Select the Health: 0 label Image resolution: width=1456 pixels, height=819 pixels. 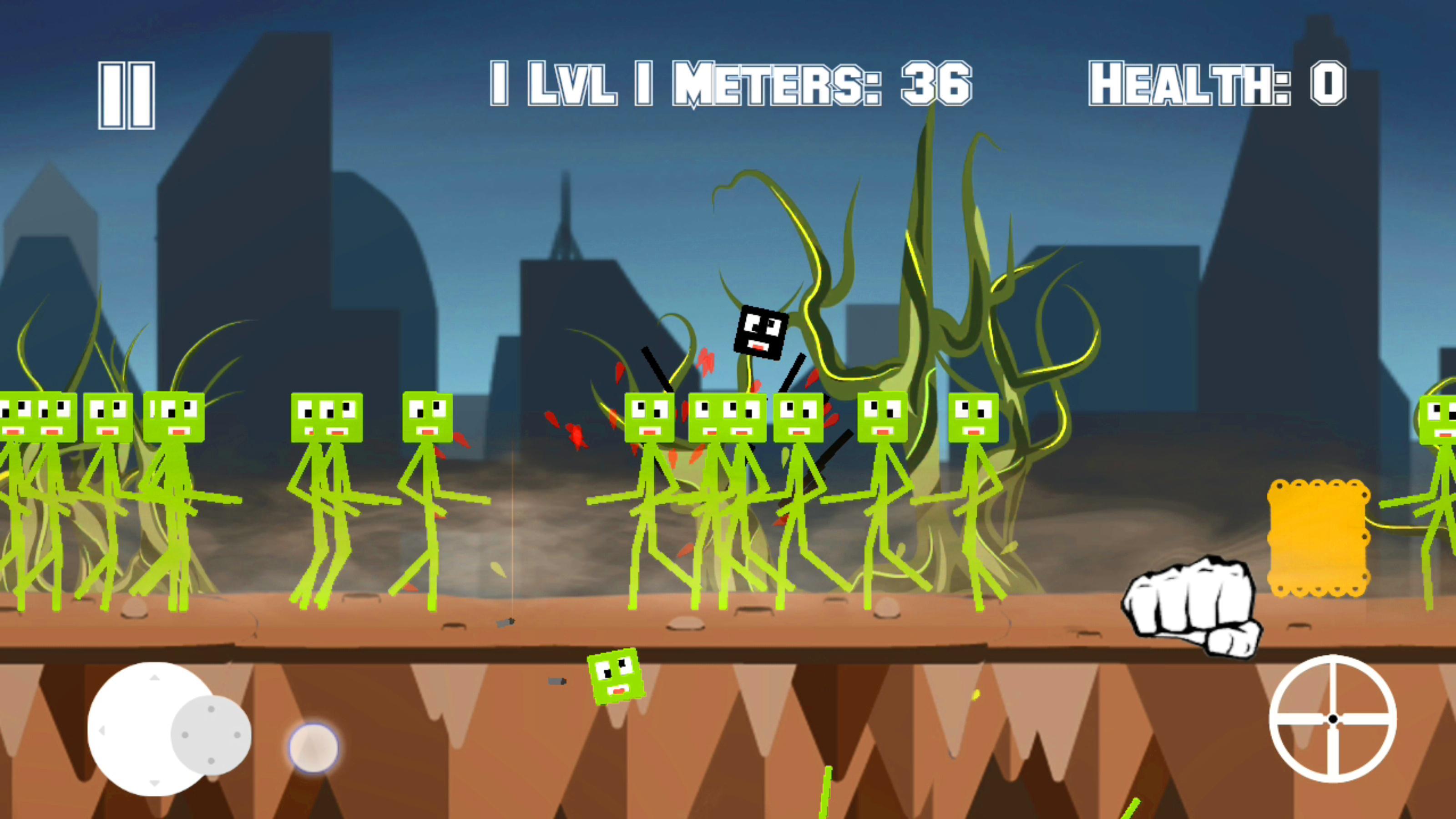point(1218,84)
